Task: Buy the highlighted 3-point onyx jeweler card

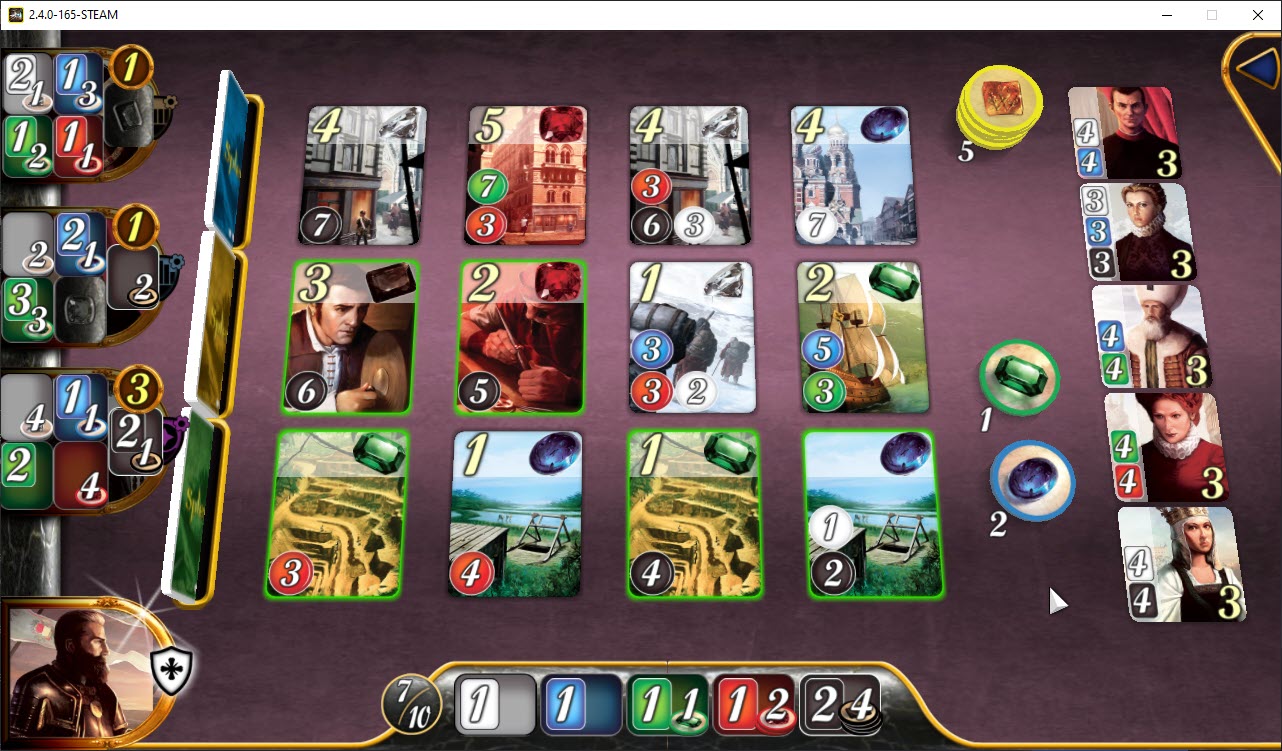Action: pos(345,335)
